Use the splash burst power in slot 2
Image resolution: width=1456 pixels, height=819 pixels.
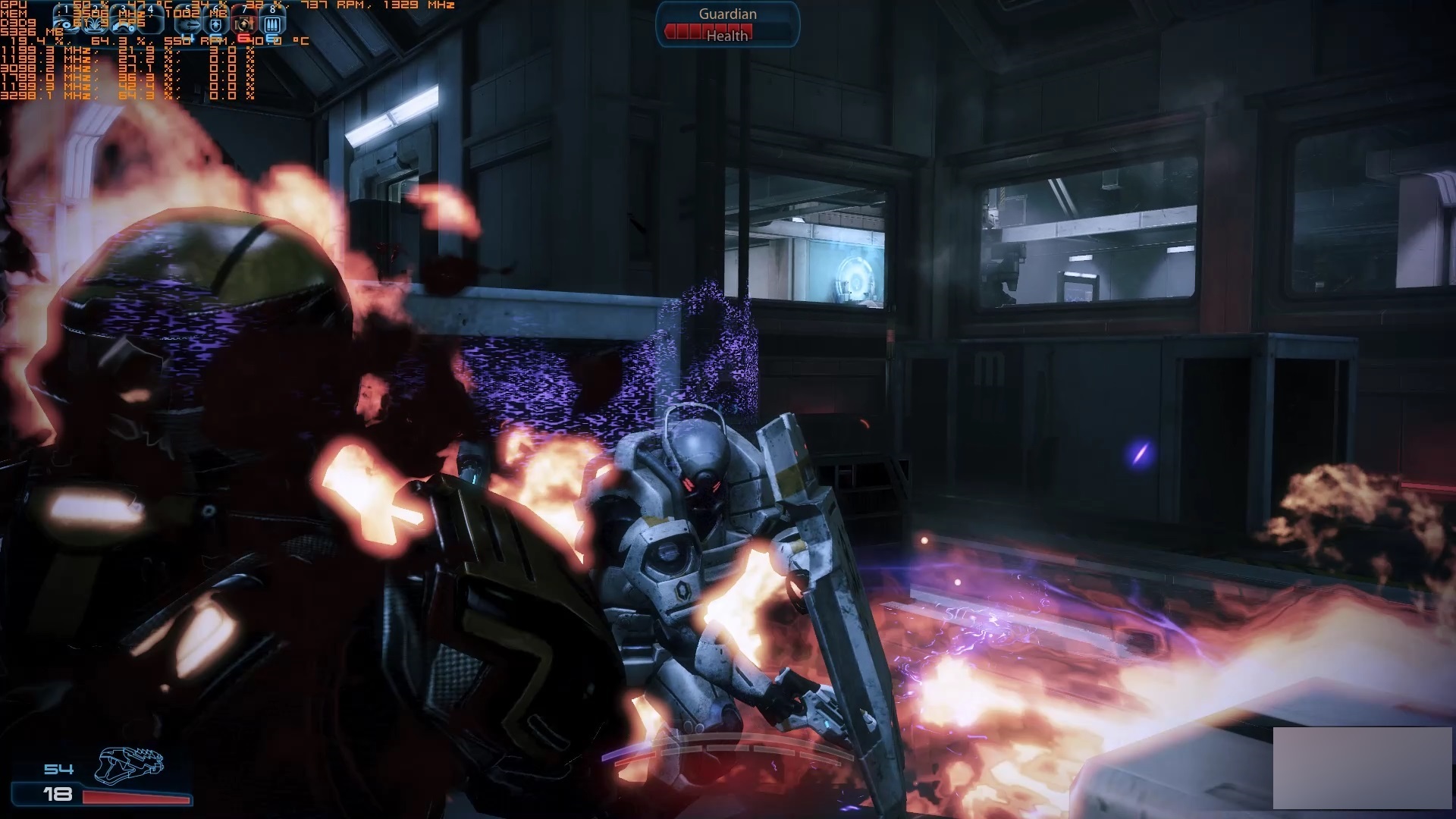click(x=96, y=24)
